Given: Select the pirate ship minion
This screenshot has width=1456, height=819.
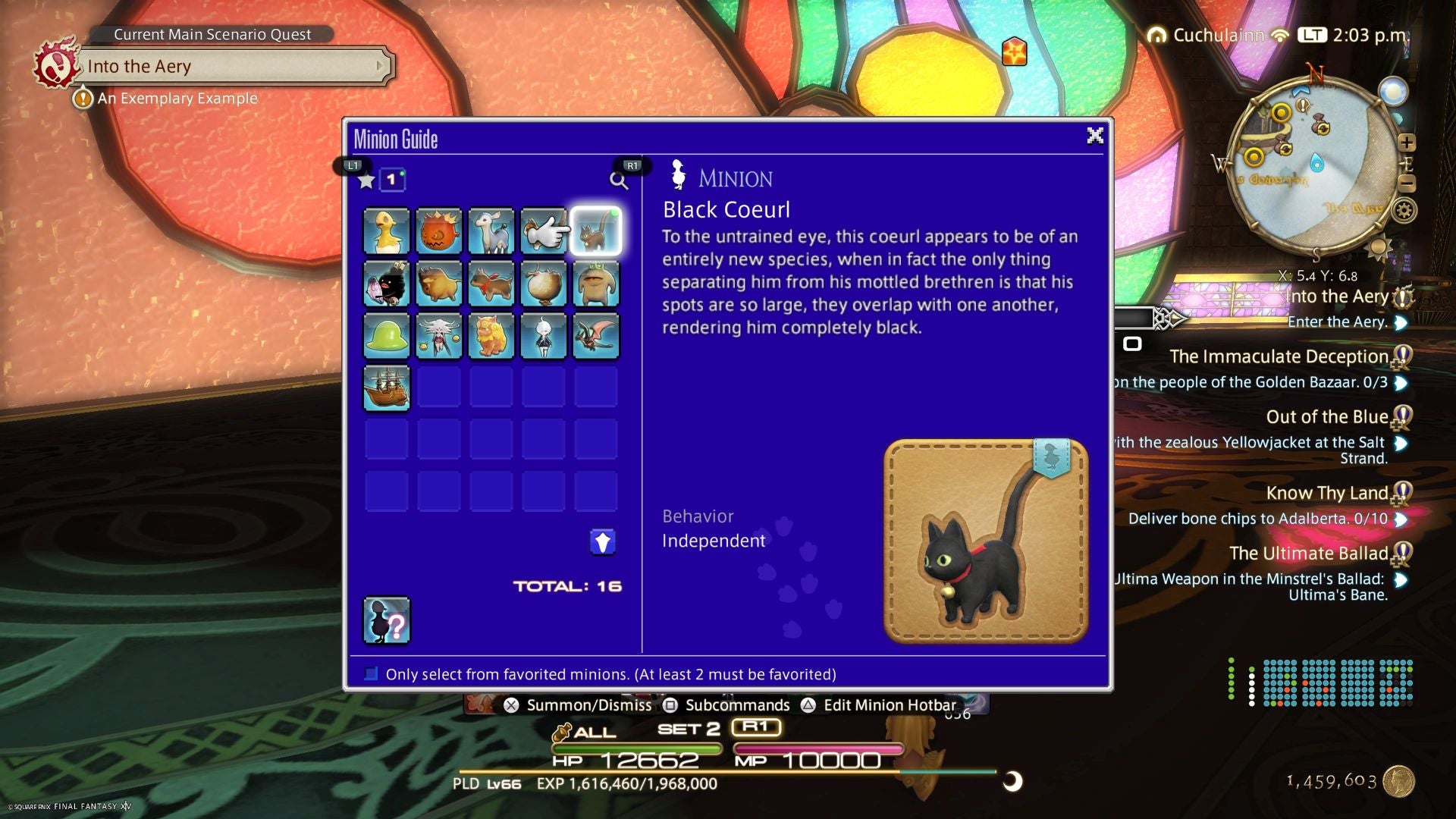Looking at the screenshot, I should point(387,387).
